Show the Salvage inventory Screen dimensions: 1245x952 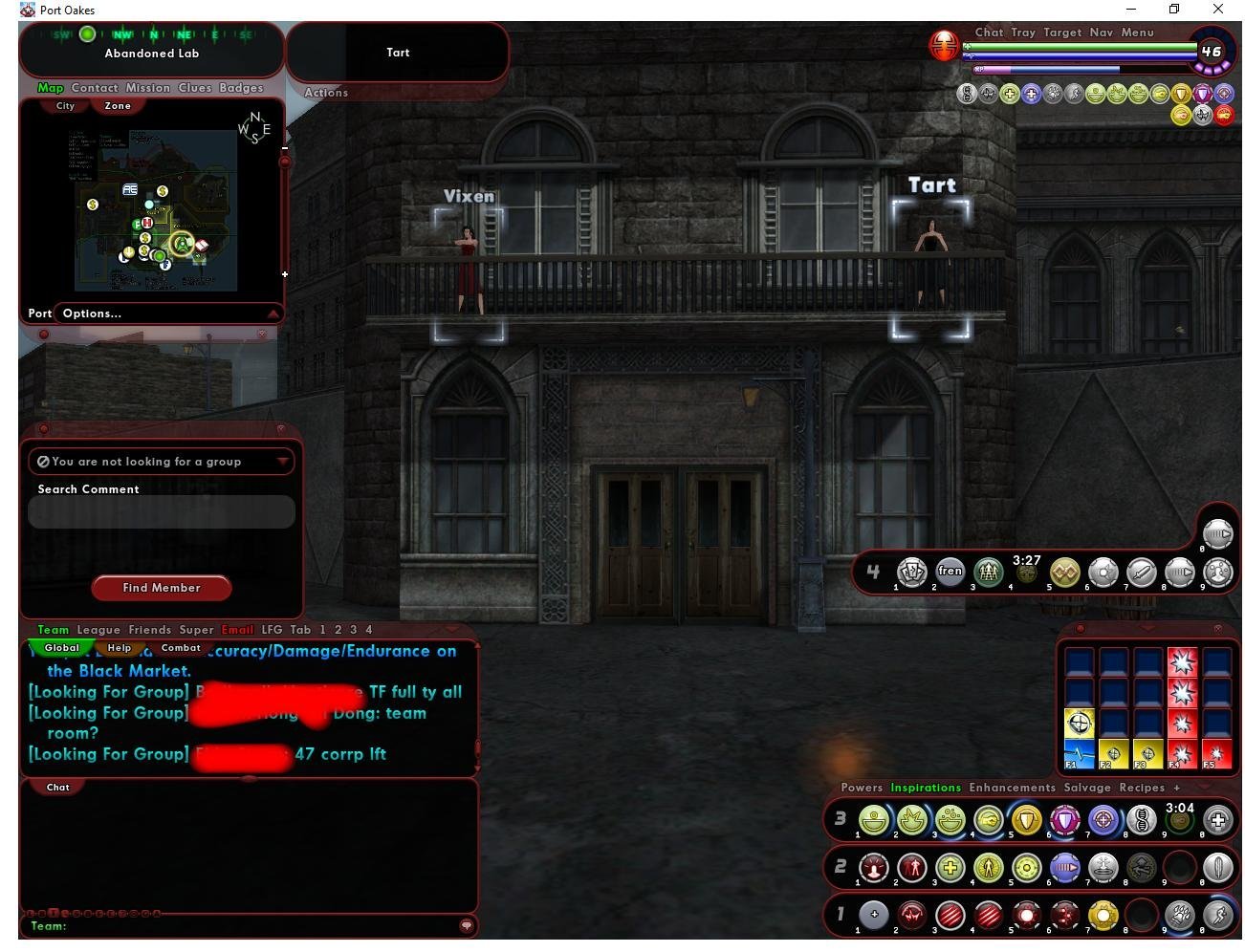1086,788
